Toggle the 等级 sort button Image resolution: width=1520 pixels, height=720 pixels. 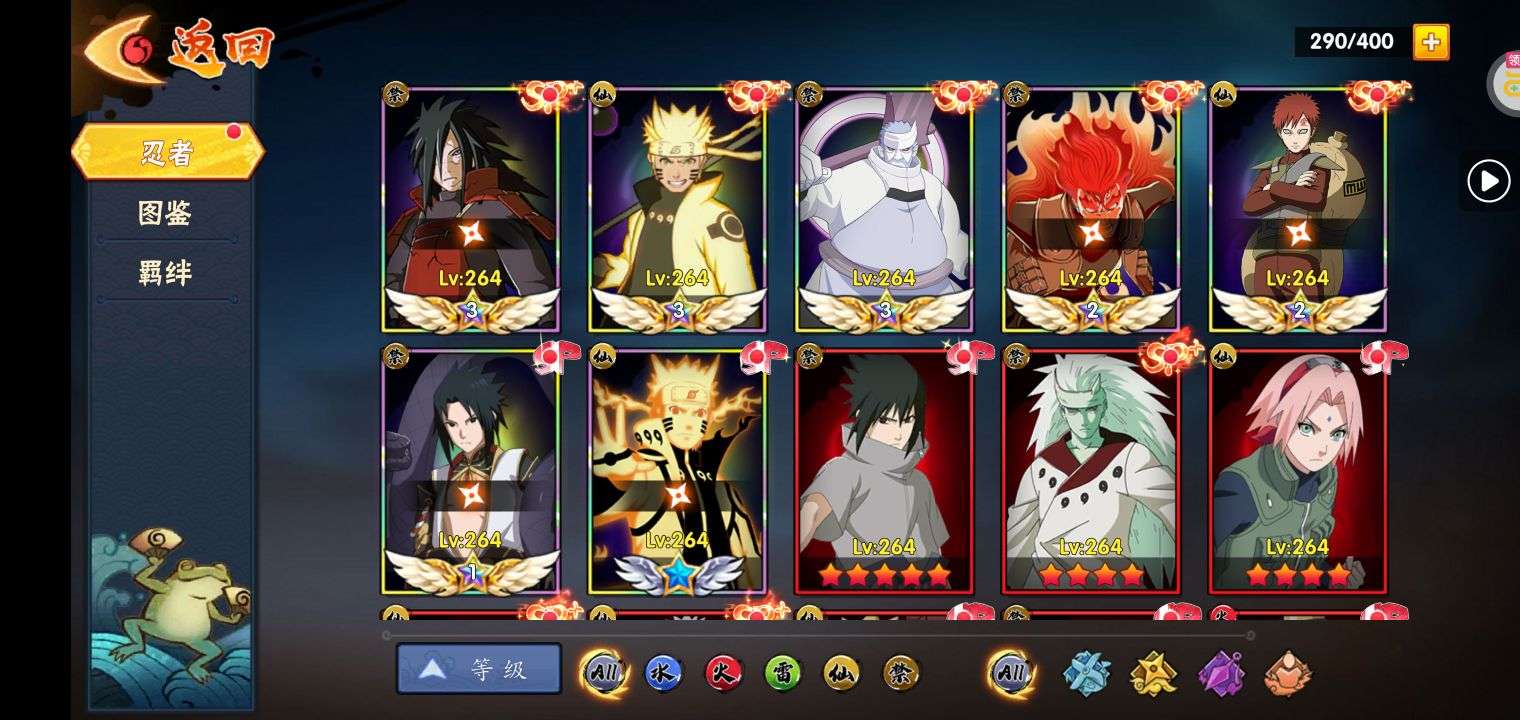coord(479,669)
